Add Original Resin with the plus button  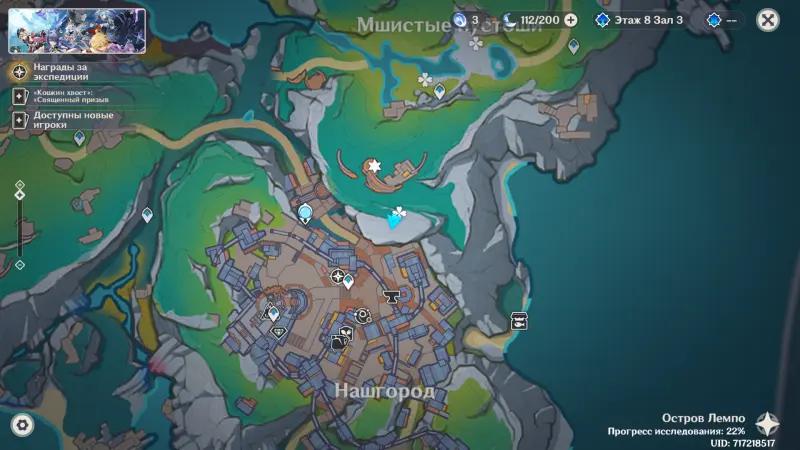(x=570, y=19)
